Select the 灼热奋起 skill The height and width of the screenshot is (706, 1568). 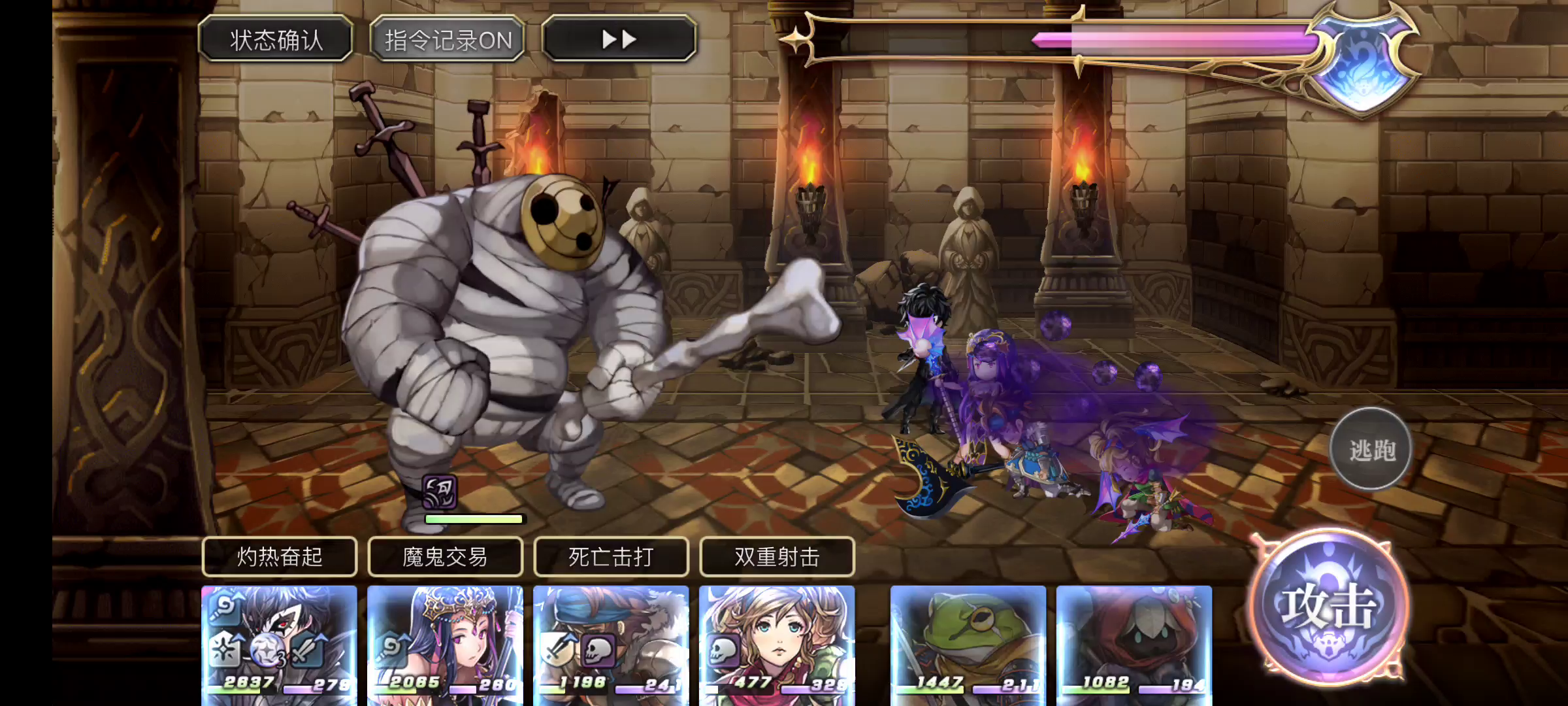[280, 557]
